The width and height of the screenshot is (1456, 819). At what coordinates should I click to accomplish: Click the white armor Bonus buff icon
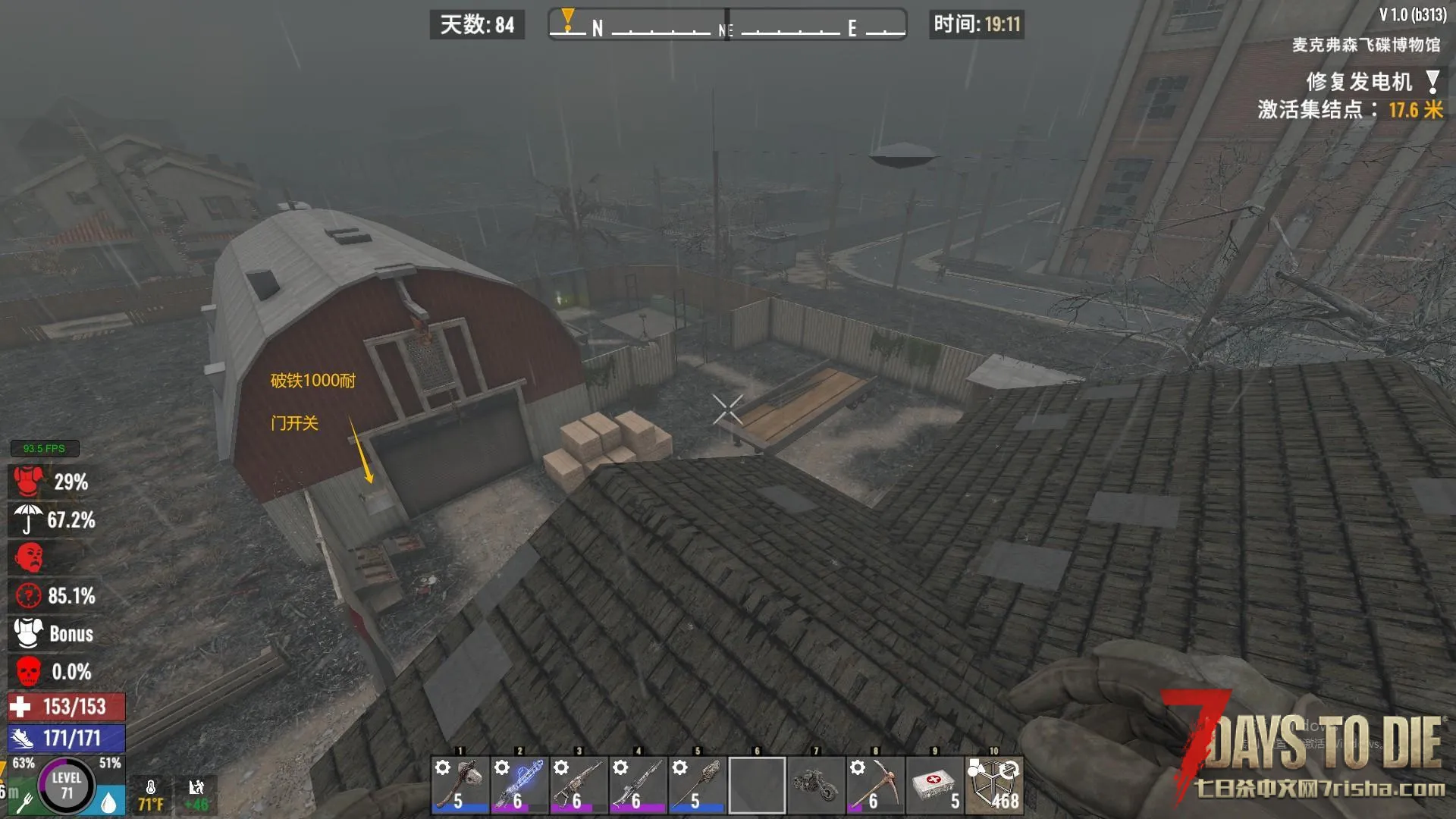[29, 633]
